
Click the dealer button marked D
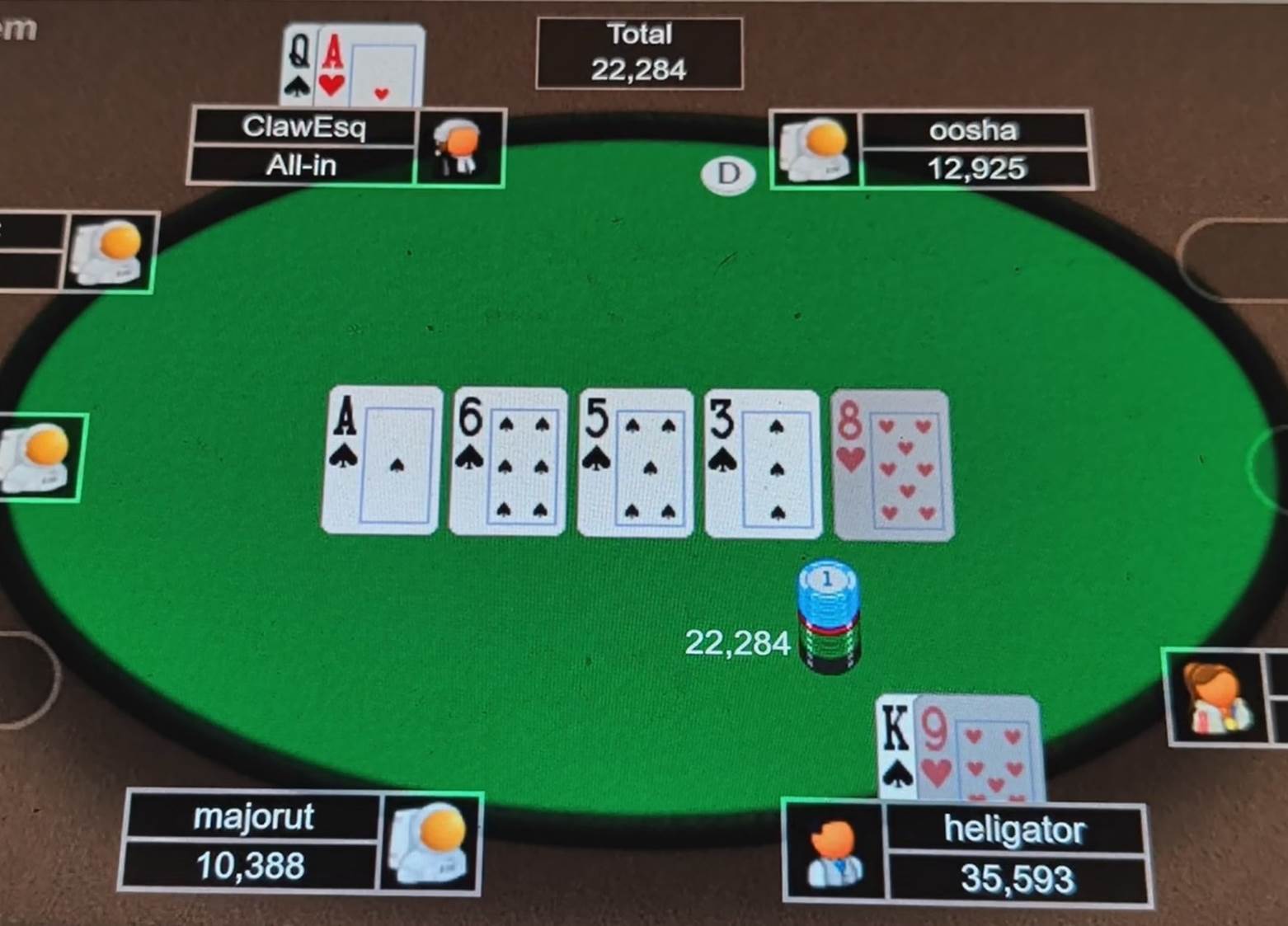point(727,175)
